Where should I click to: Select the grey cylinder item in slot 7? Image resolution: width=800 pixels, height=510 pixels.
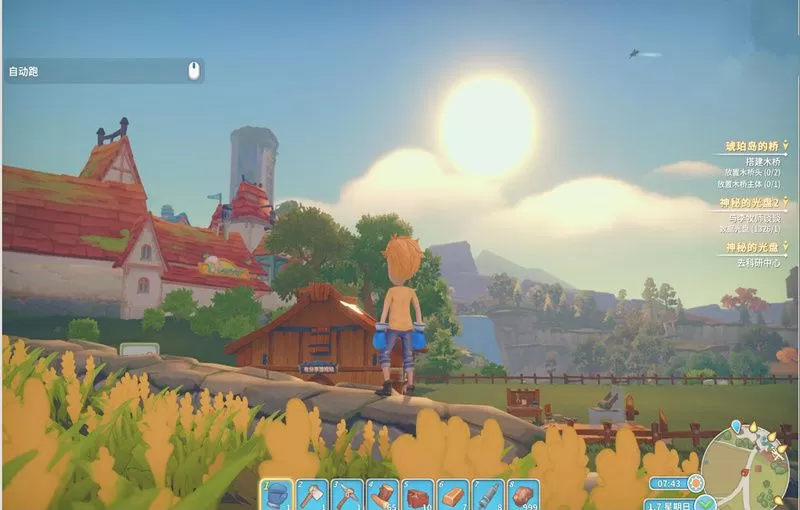[x=487, y=495]
